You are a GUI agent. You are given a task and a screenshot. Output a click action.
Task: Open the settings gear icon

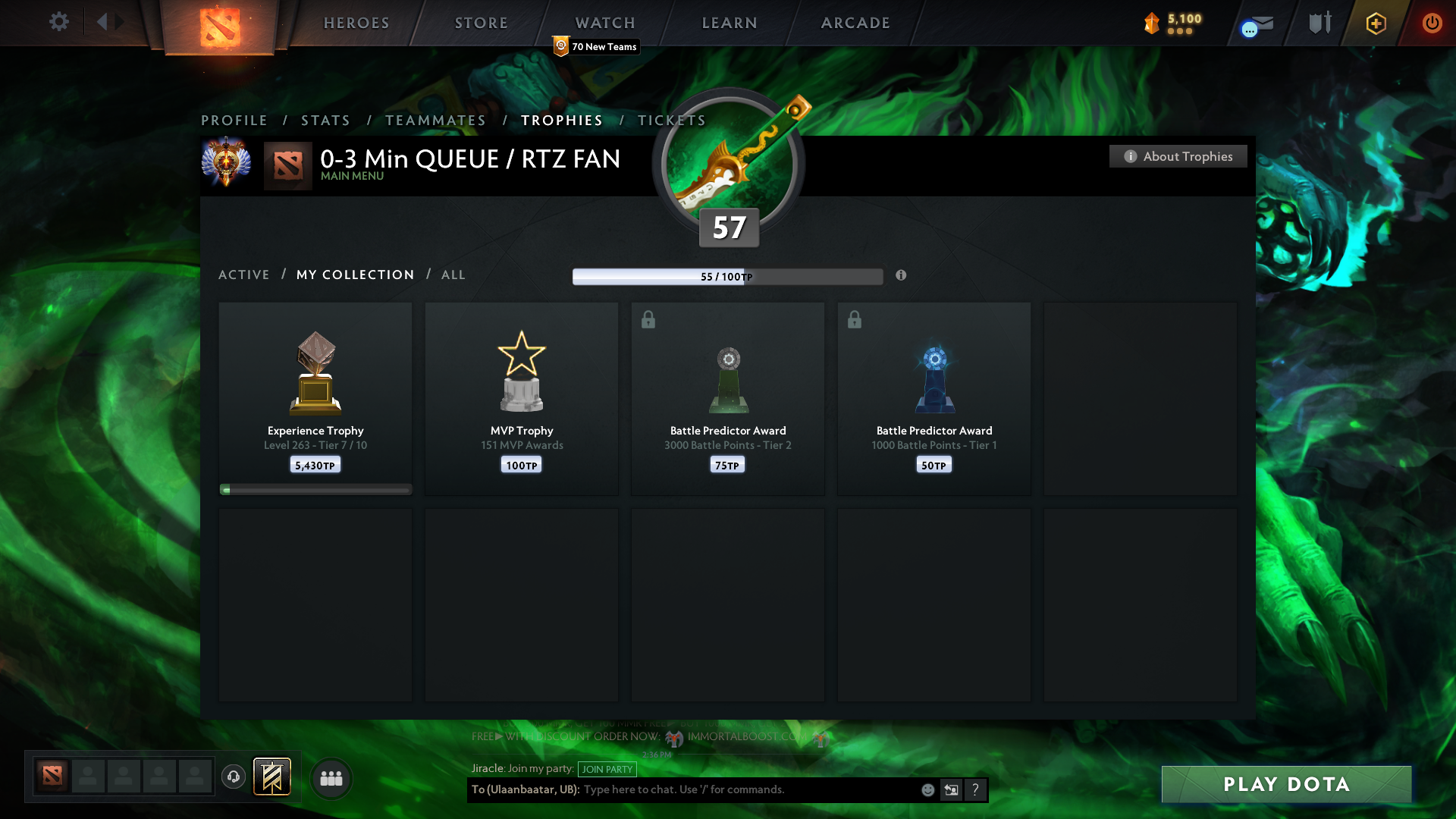point(59,22)
